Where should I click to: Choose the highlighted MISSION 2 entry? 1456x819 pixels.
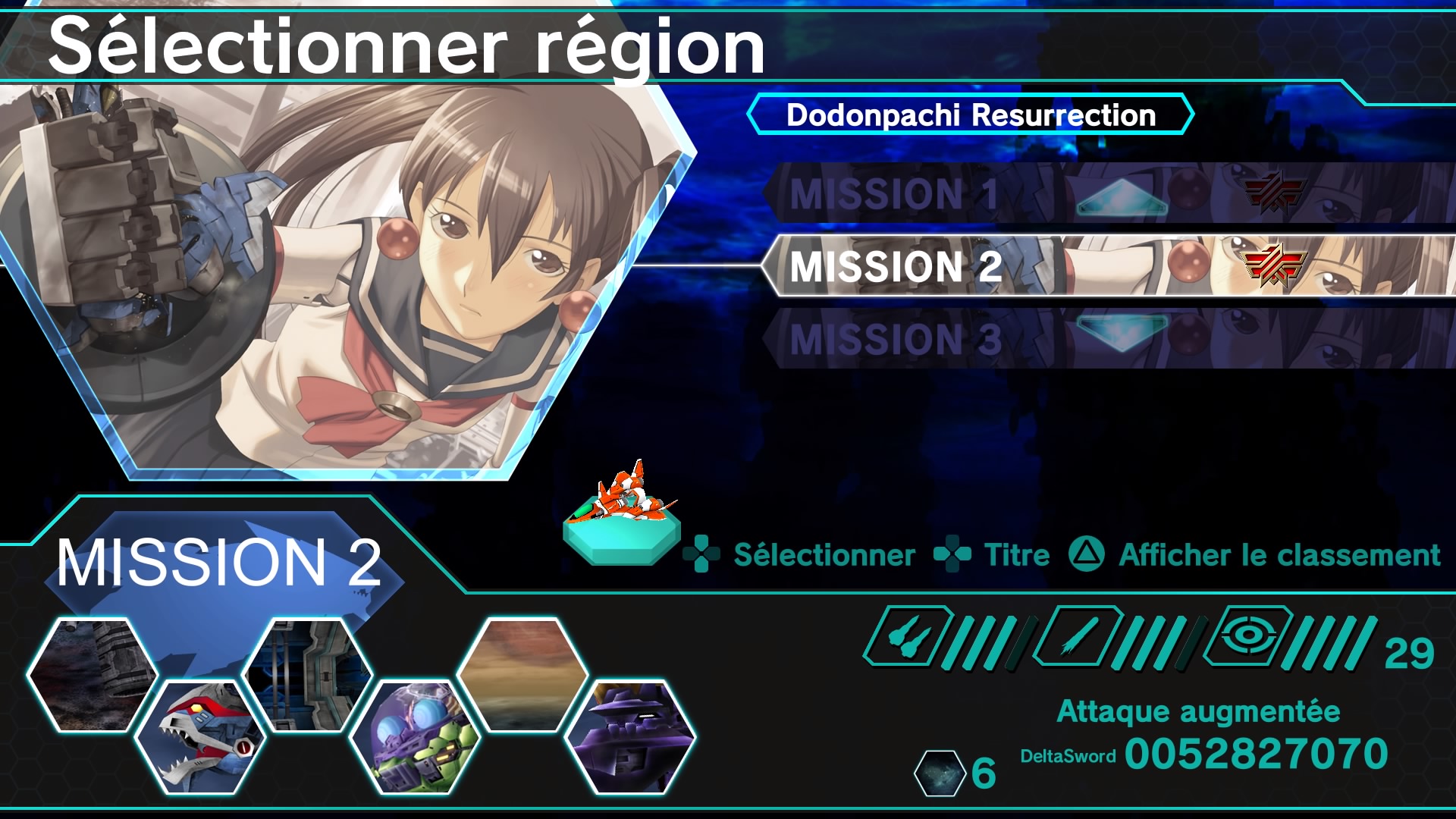click(895, 266)
